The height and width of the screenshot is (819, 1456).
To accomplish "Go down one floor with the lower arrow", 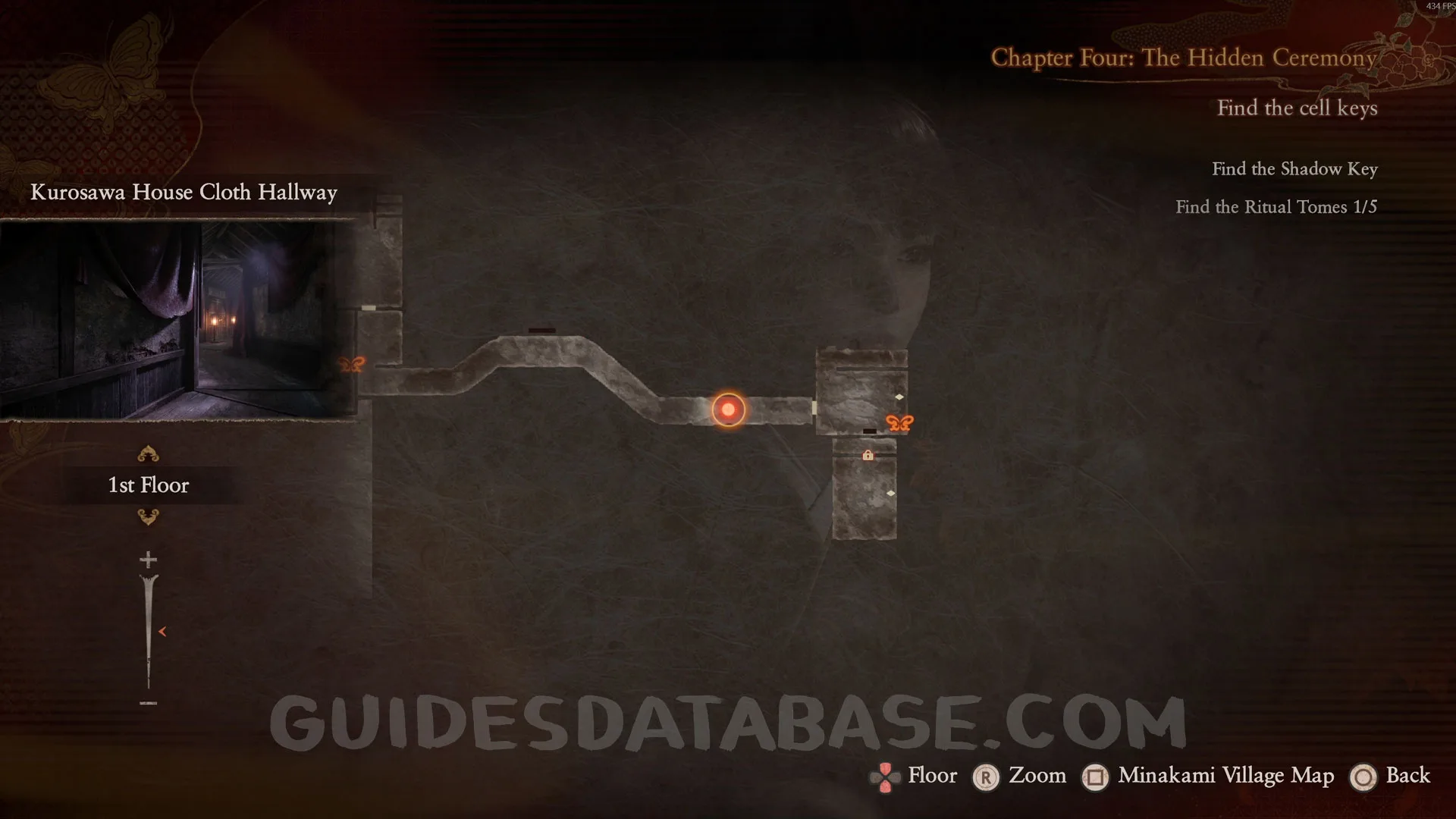I will click(x=148, y=517).
